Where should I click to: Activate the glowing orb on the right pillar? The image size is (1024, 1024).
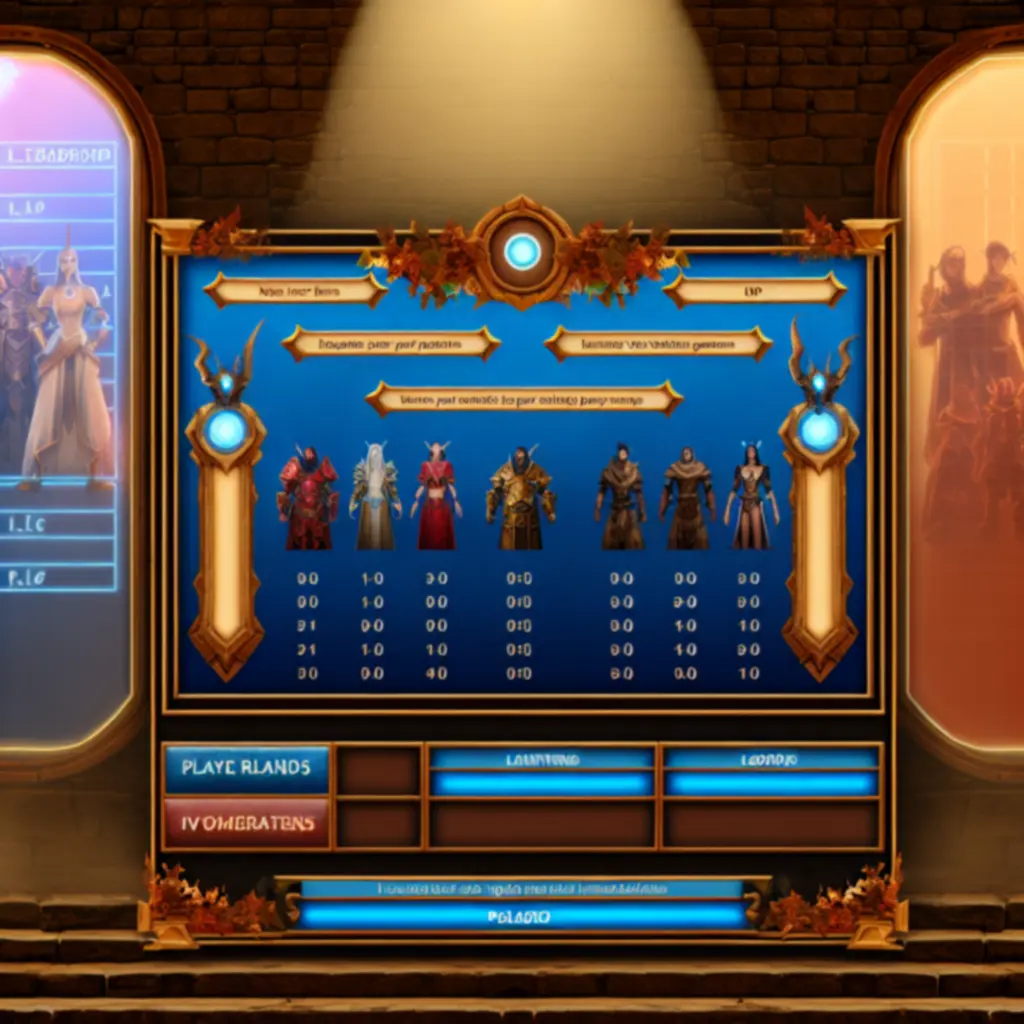tap(819, 431)
